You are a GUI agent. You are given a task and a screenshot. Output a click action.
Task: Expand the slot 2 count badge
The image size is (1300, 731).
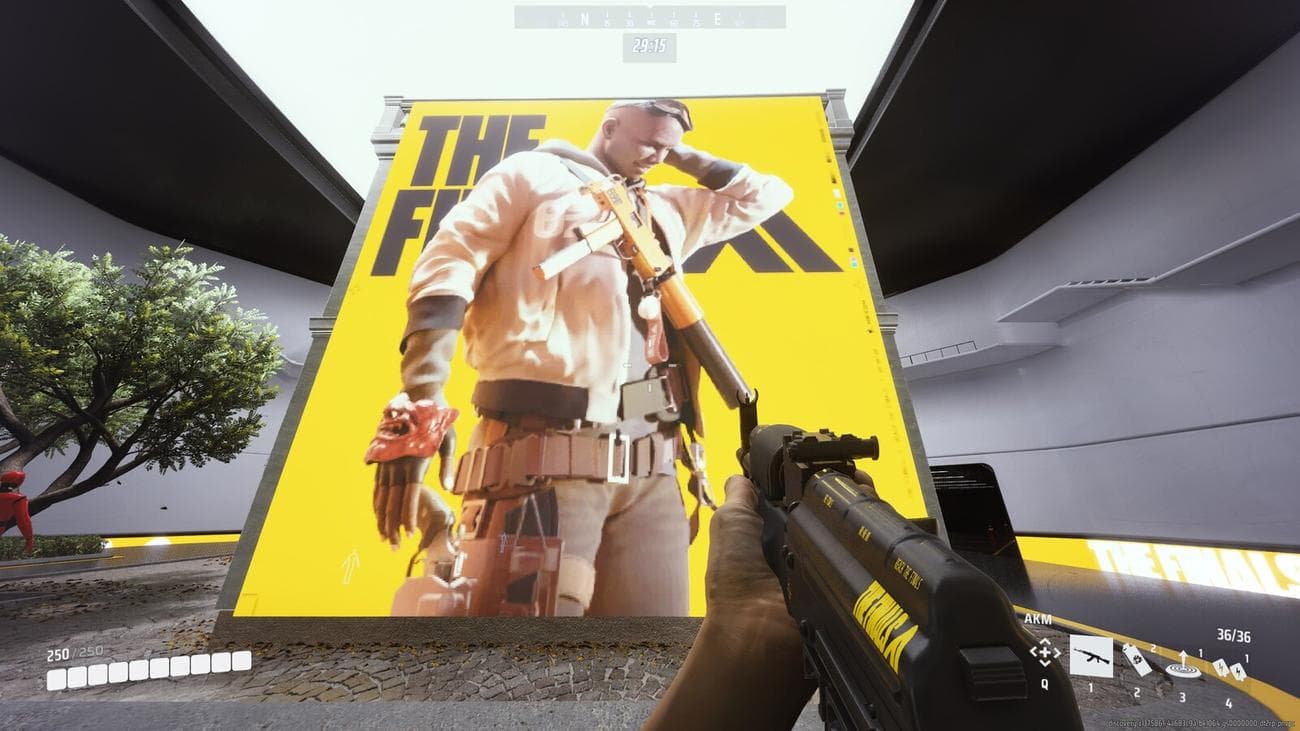coord(1153,648)
